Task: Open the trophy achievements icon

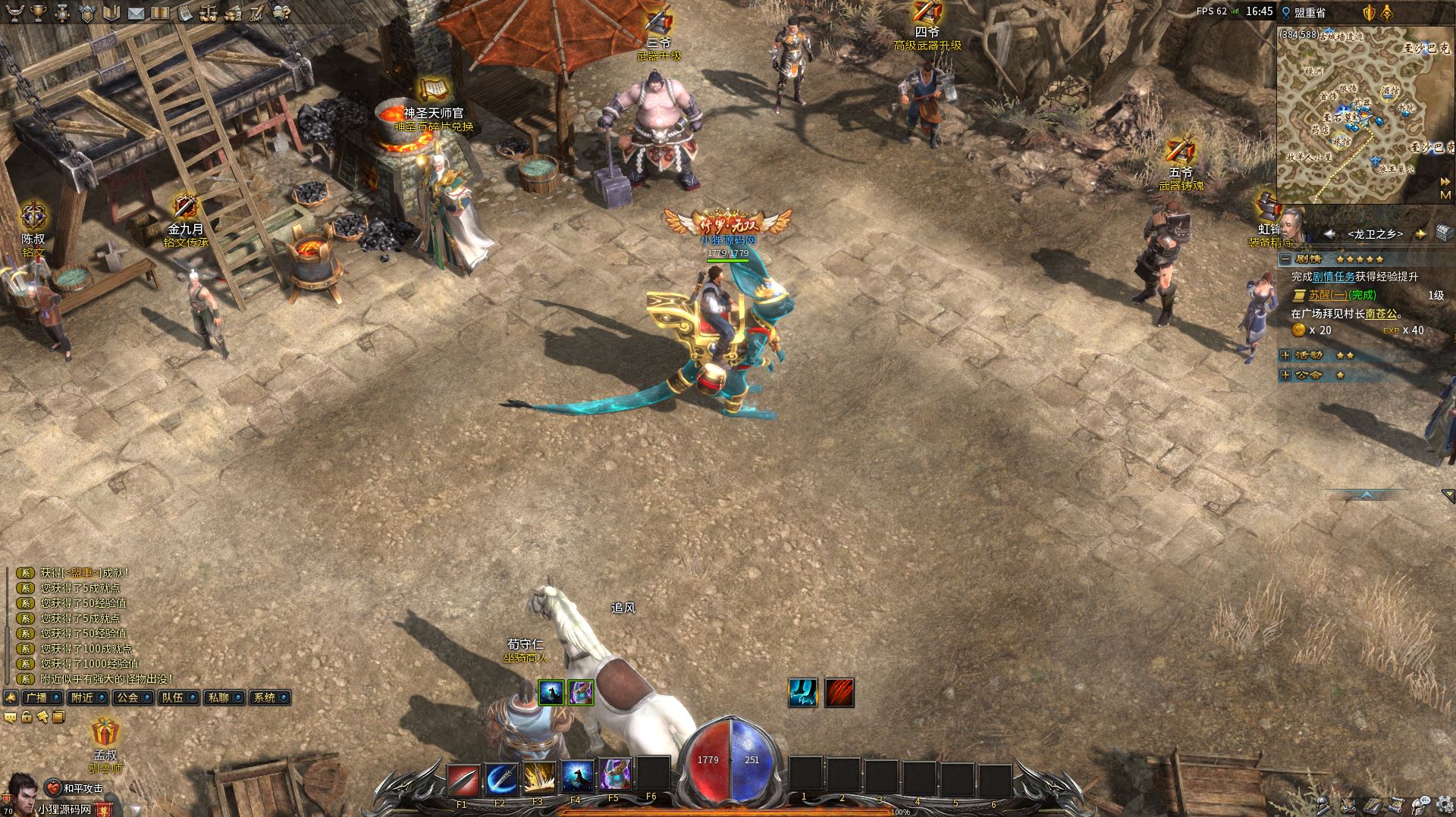Action: coord(38,12)
